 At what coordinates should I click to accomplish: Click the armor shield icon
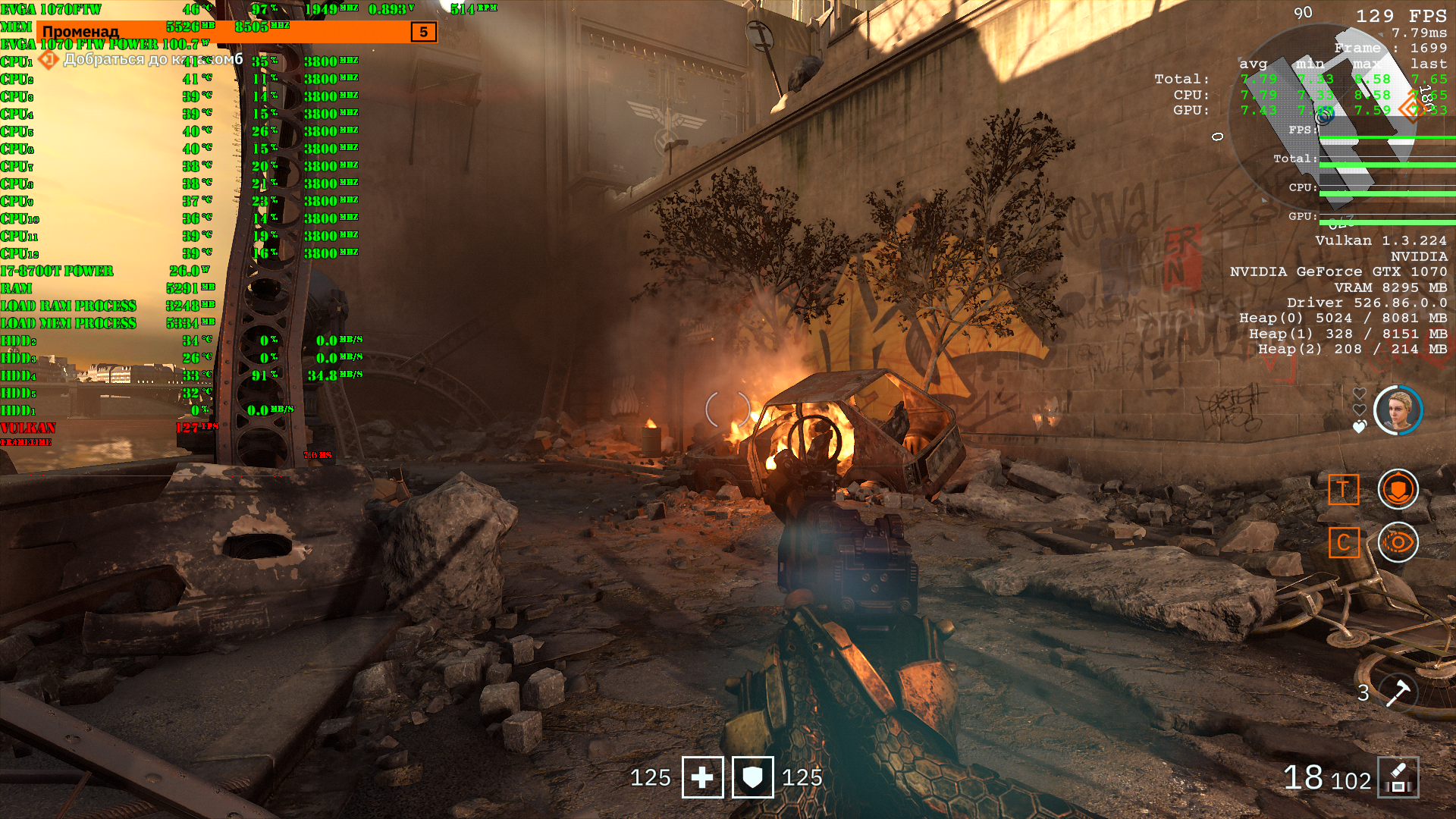pos(752,777)
